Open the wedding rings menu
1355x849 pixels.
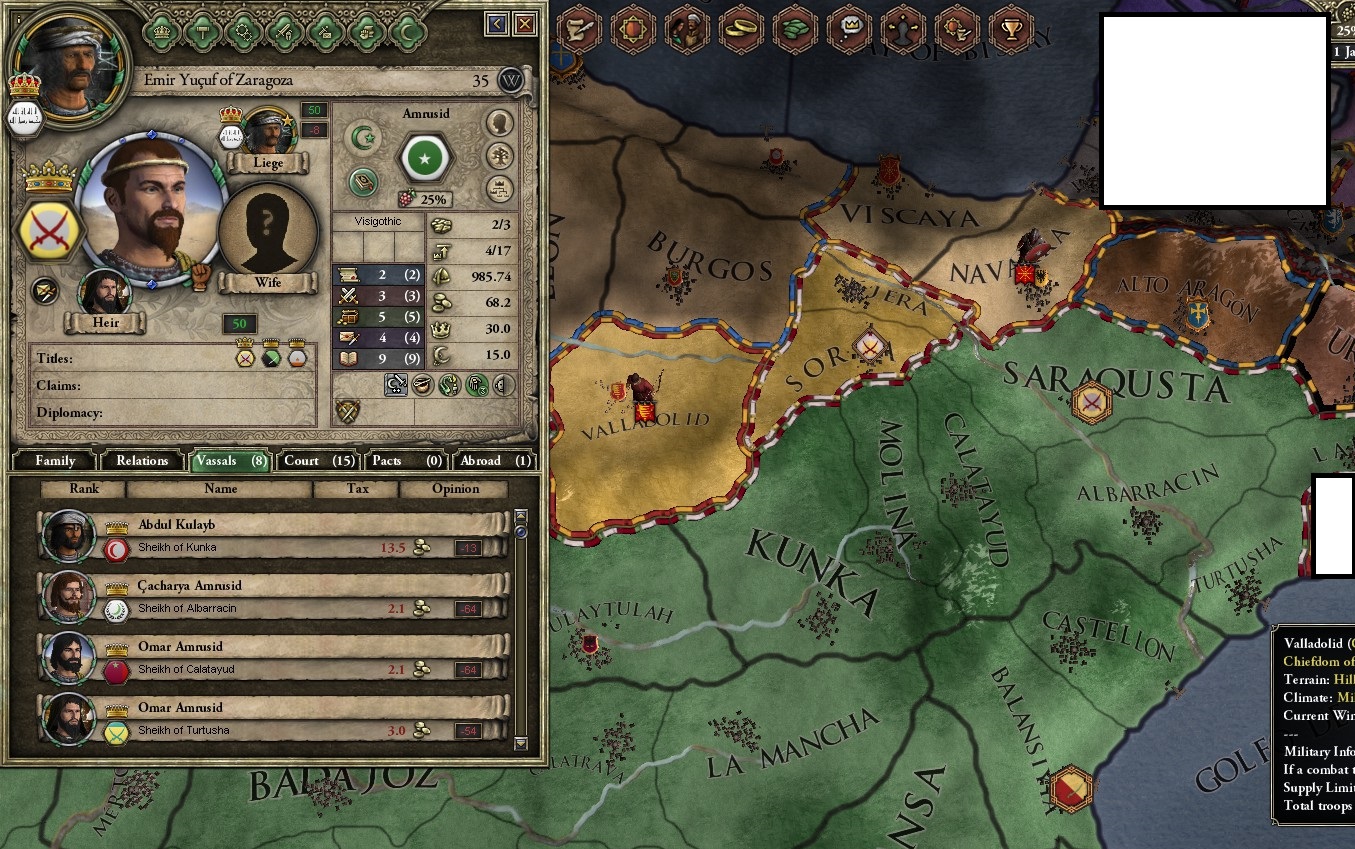[x=741, y=30]
